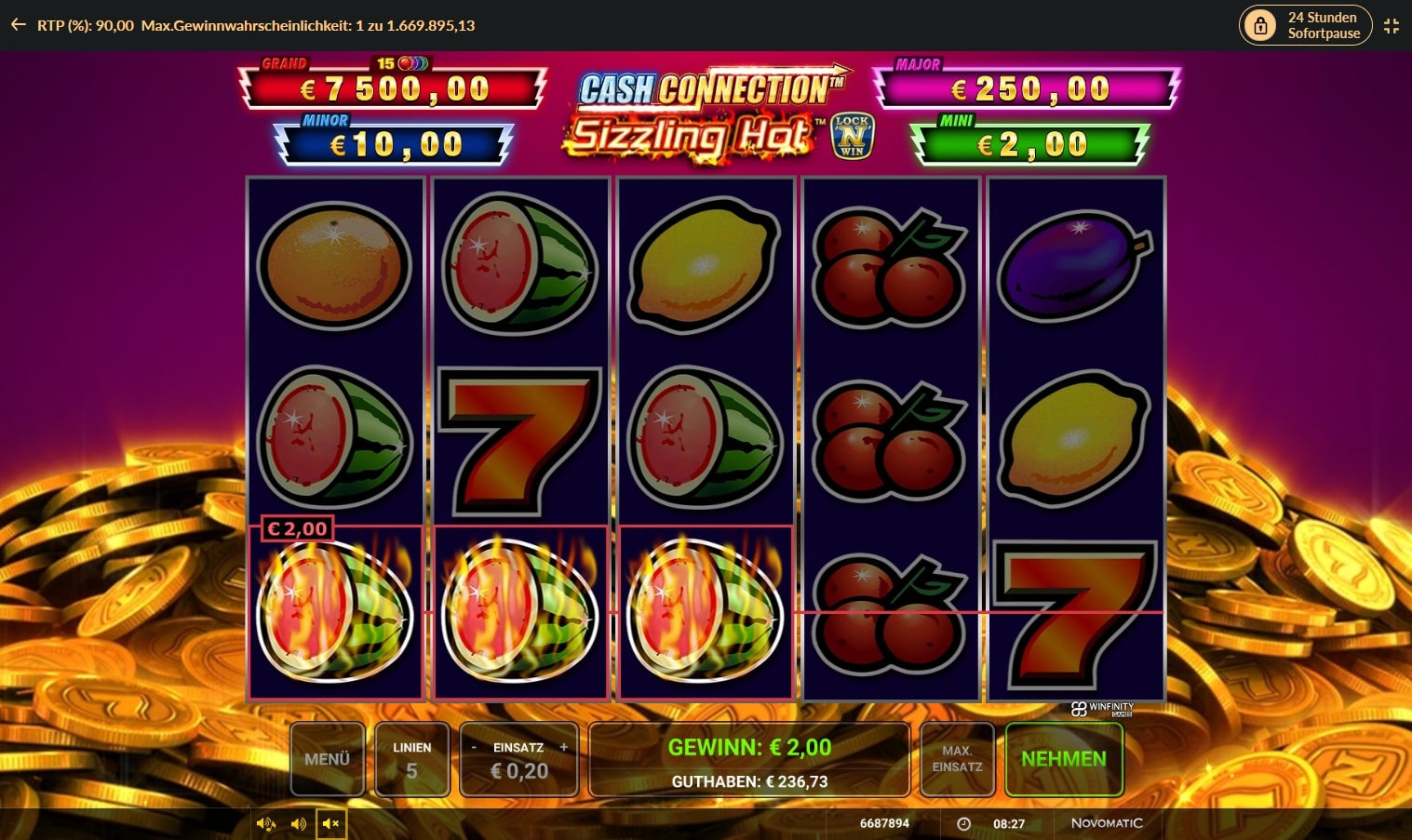Unmute the game via the muted speaker icon

click(x=331, y=823)
